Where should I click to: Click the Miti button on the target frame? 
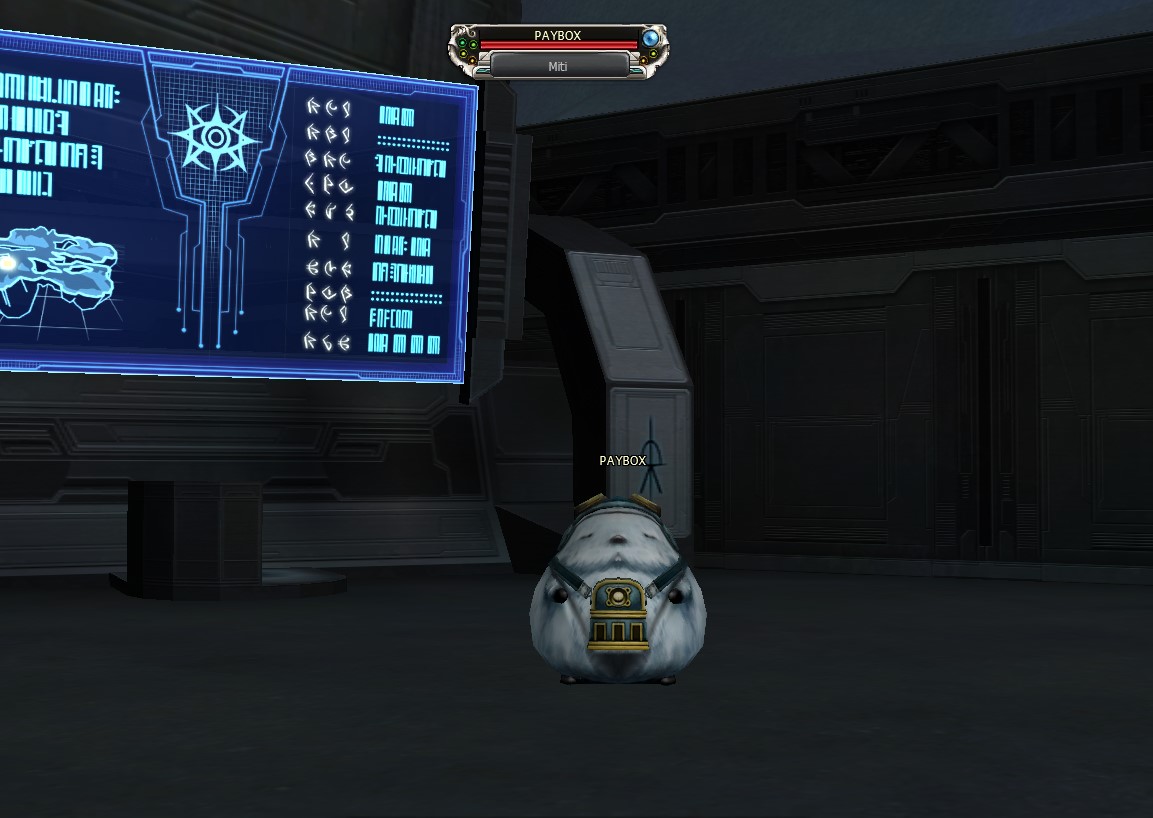click(x=559, y=66)
